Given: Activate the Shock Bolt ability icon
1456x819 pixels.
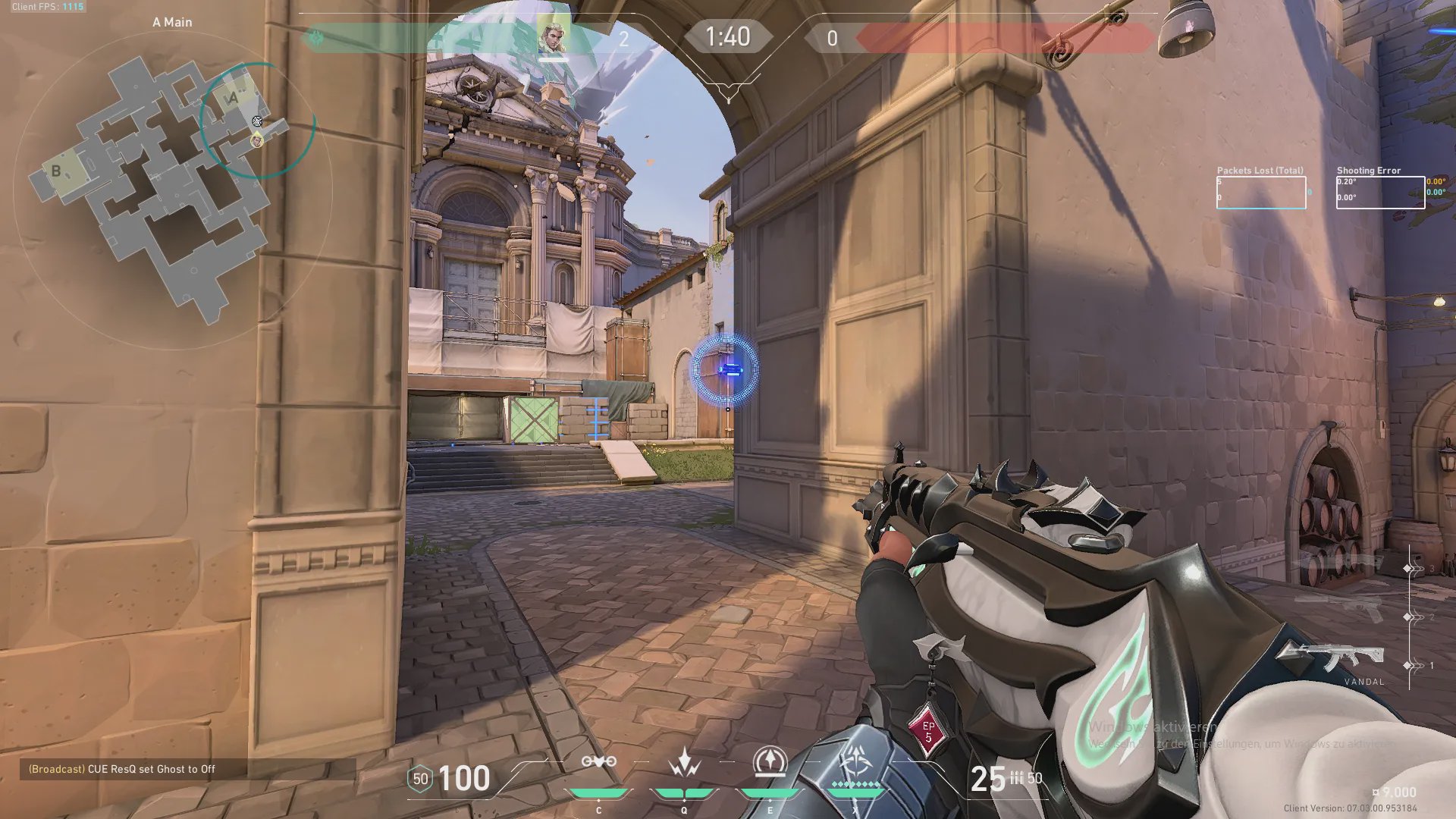Looking at the screenshot, I should click(x=684, y=762).
